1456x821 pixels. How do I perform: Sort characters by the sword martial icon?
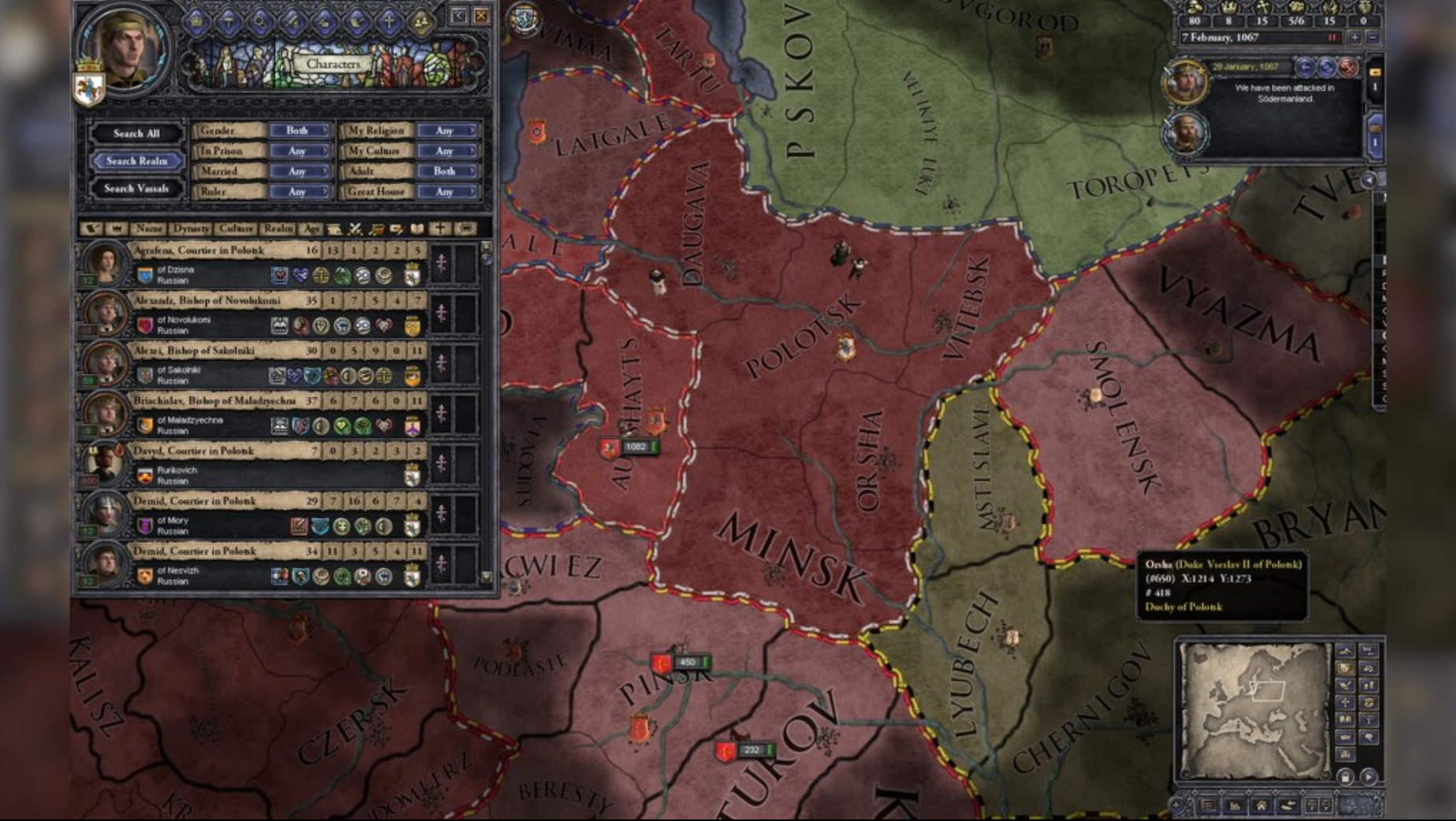(355, 230)
